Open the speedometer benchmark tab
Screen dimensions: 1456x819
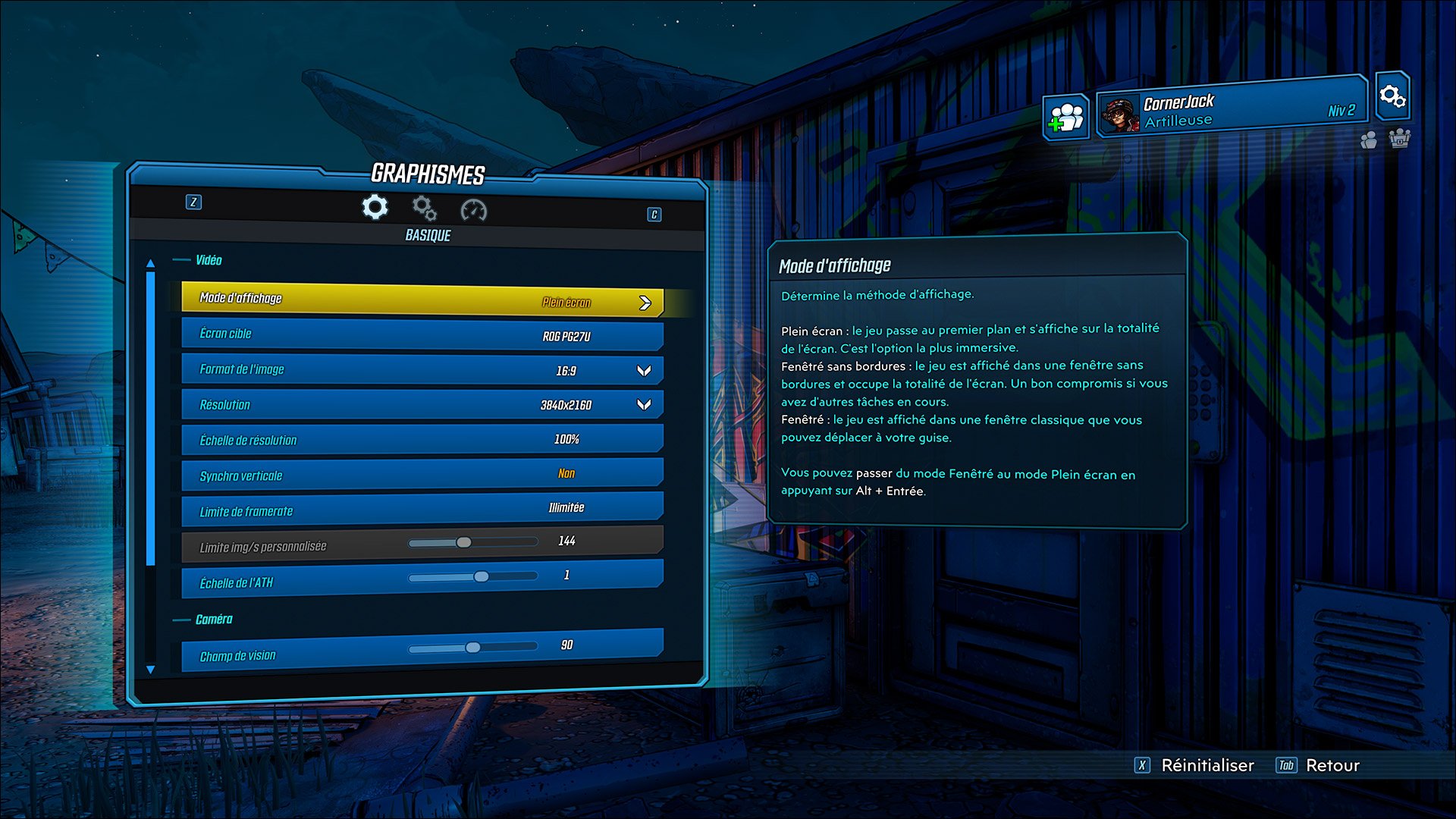tap(473, 210)
